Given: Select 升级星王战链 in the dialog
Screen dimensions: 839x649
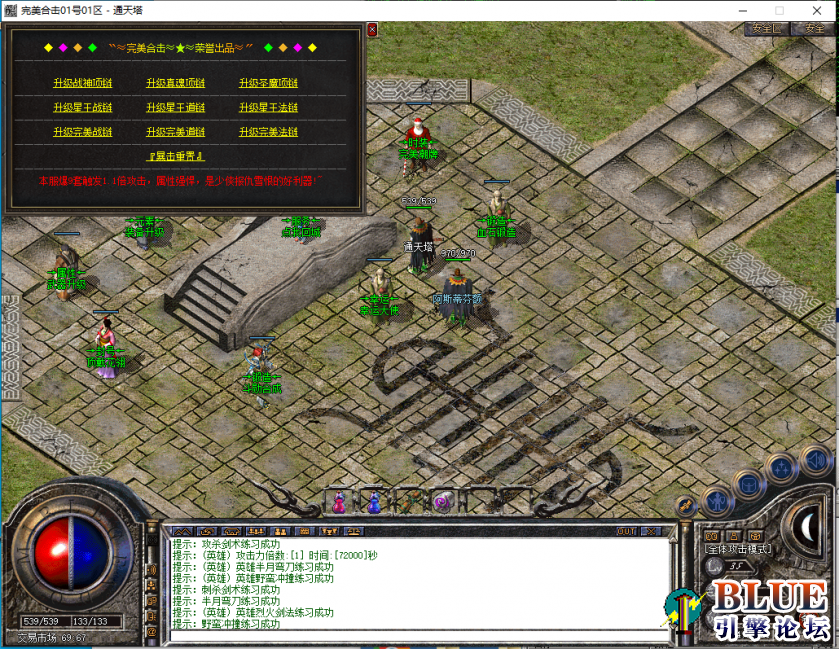Looking at the screenshot, I should tap(83, 107).
